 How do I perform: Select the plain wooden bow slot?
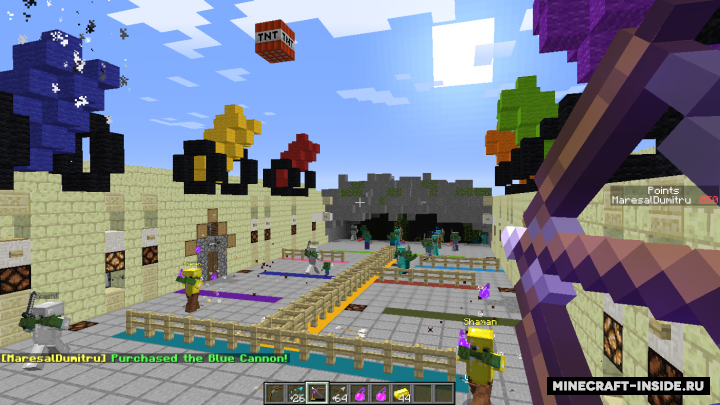coord(275,392)
